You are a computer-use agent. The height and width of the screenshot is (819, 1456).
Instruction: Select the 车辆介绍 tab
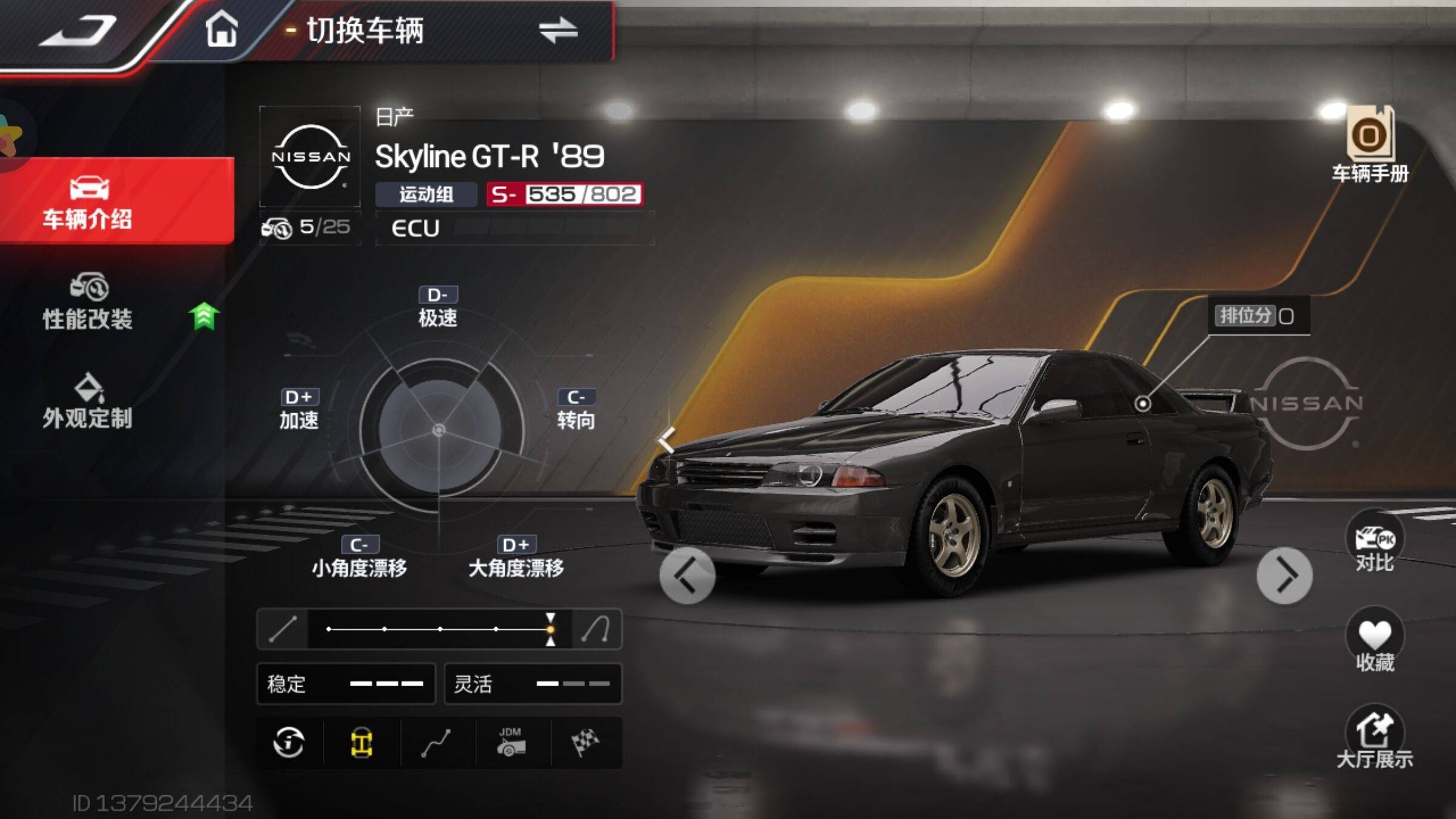89,201
